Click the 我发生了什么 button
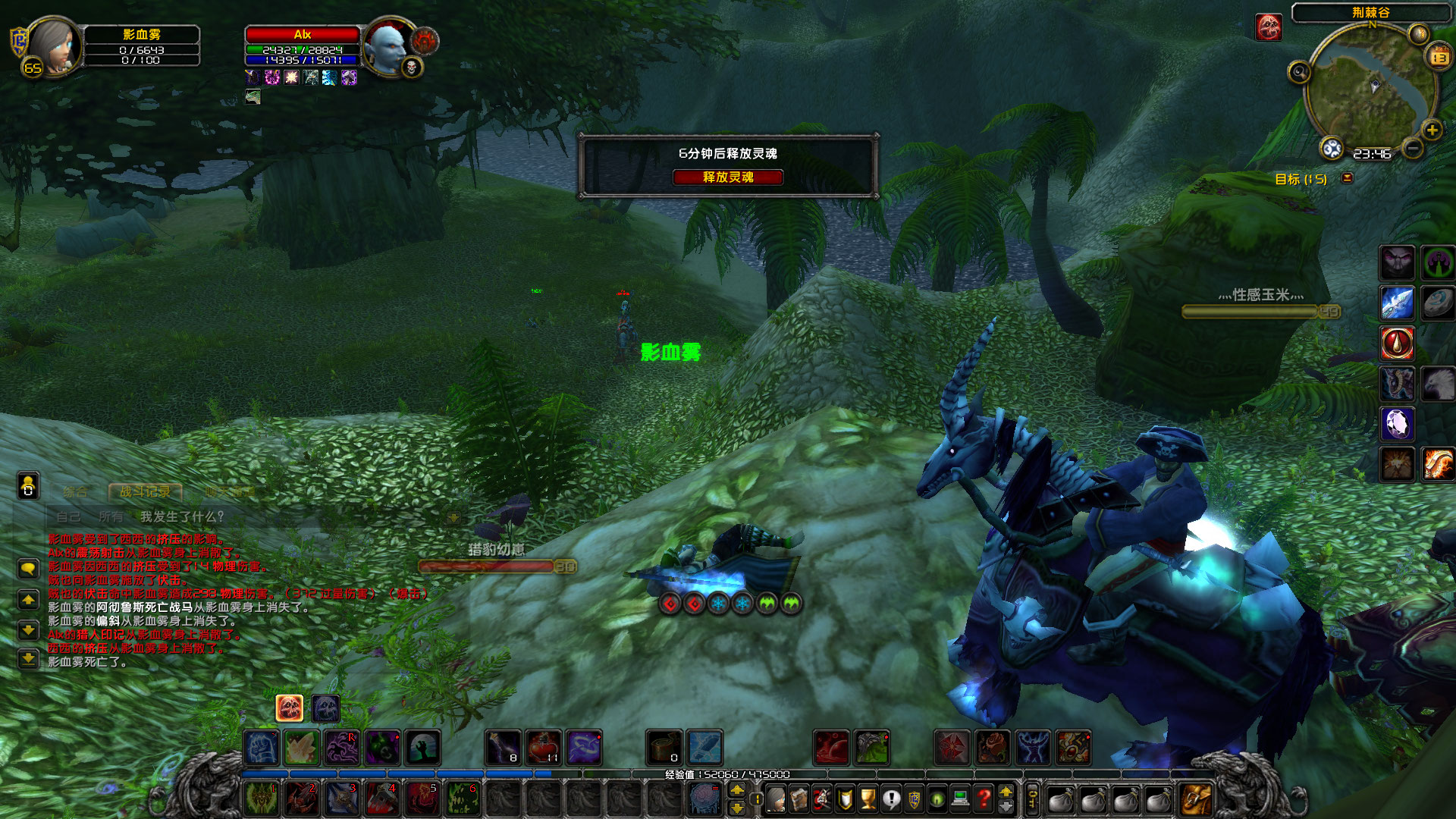1456x819 pixels. click(182, 517)
